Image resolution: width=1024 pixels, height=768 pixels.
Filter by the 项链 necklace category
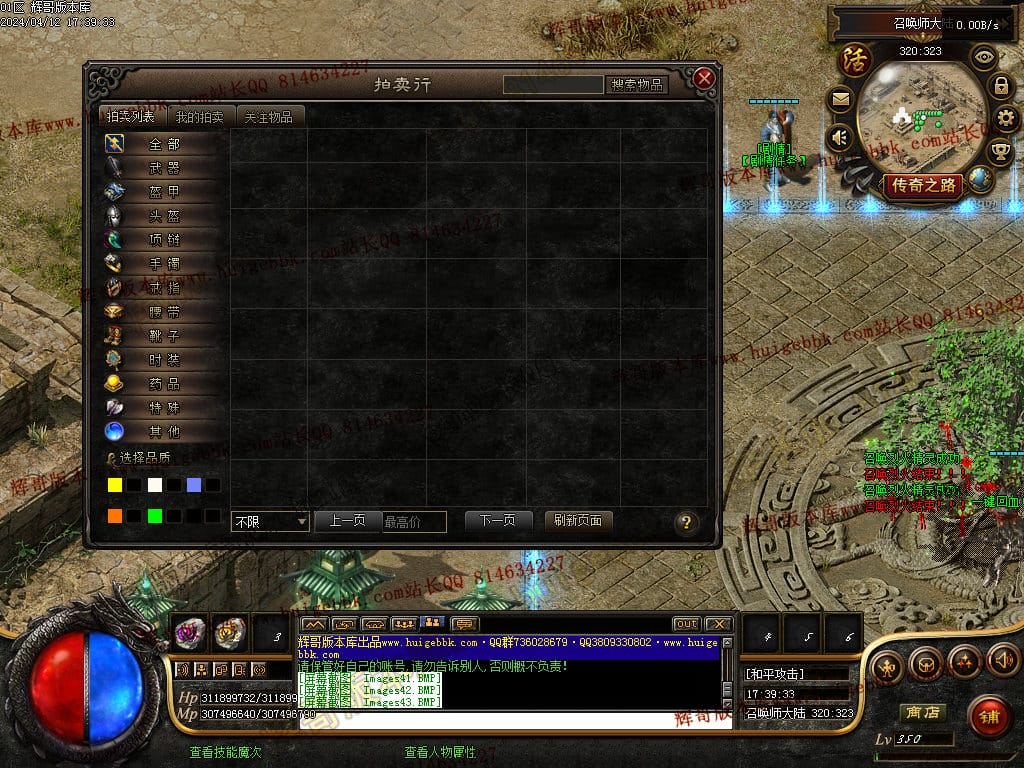163,240
